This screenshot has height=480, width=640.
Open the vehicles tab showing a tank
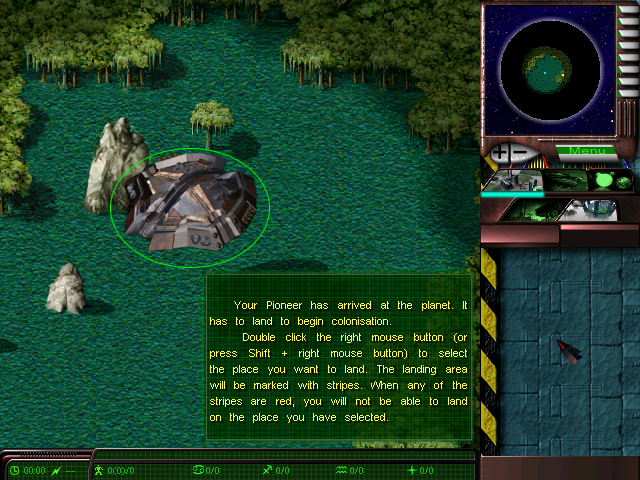(x=564, y=181)
